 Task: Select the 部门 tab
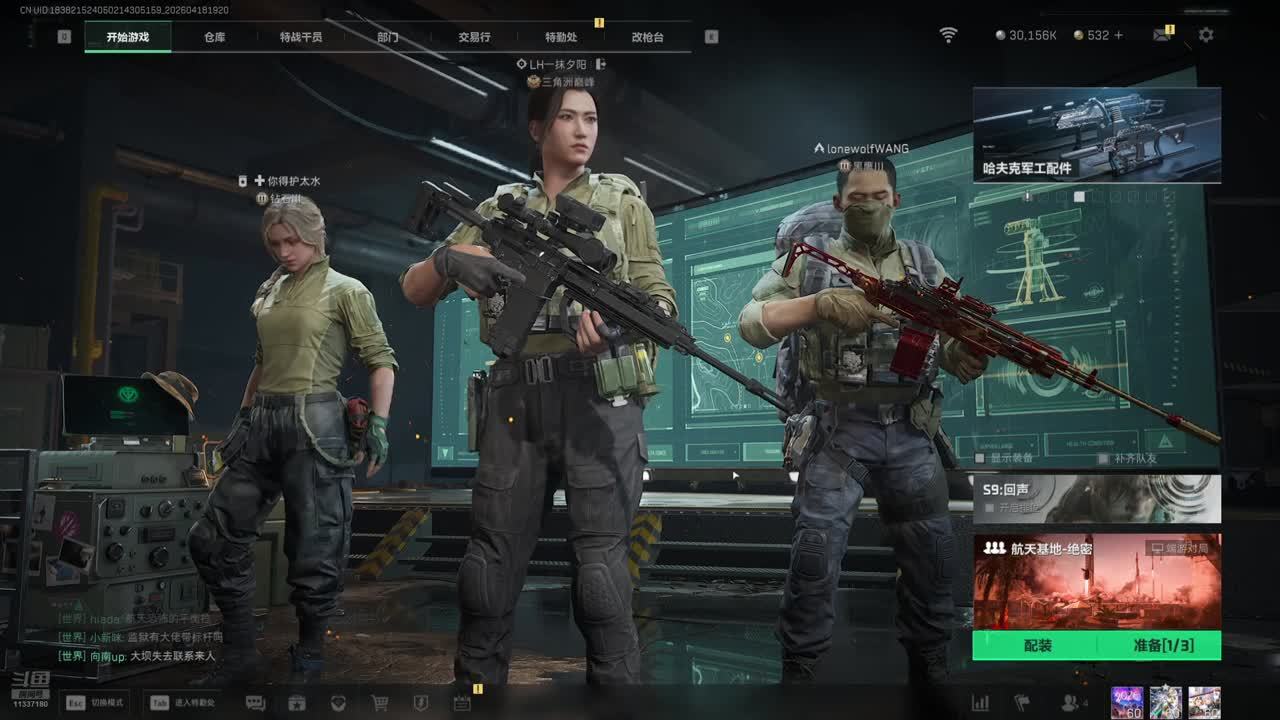[388, 37]
